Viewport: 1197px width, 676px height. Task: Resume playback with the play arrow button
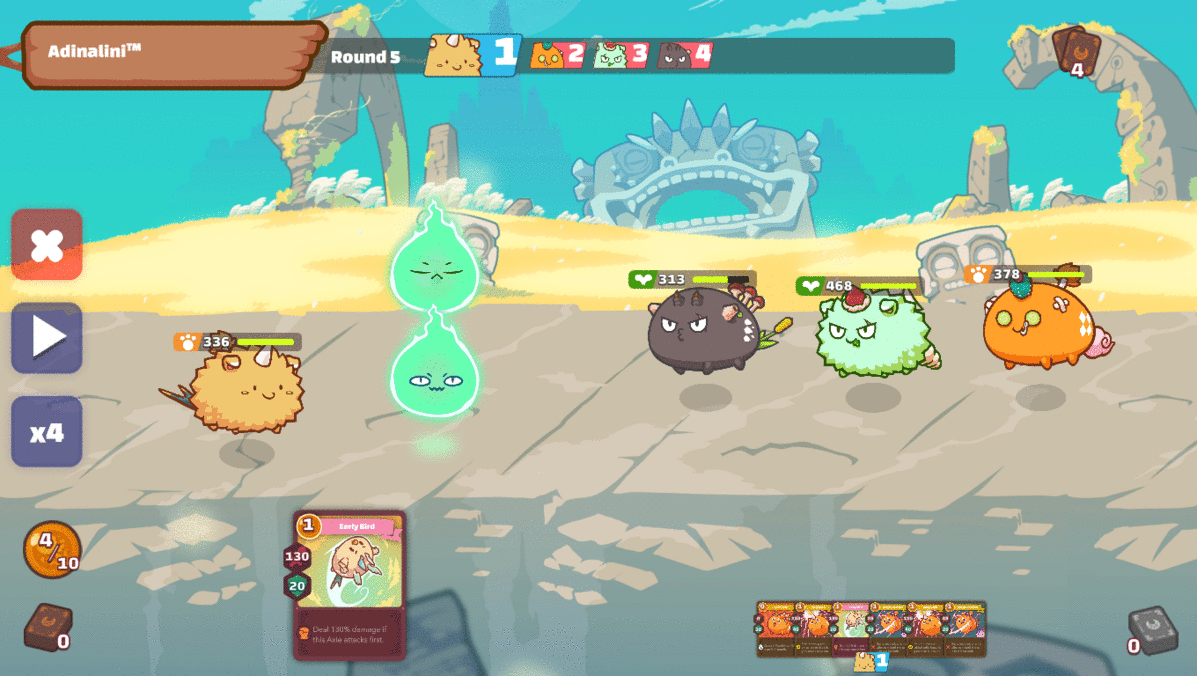47,338
